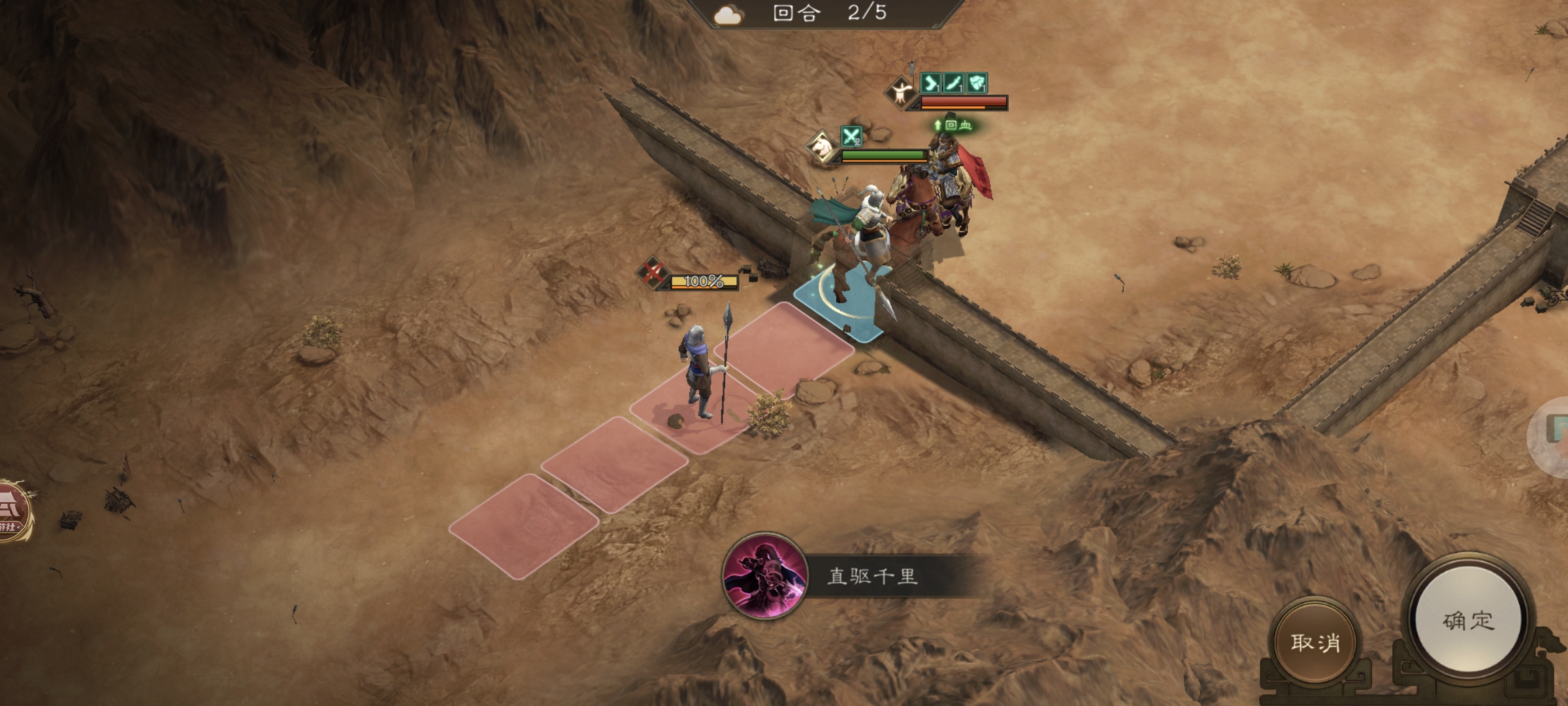Click the boot movement buff icon above enemy

(930, 83)
